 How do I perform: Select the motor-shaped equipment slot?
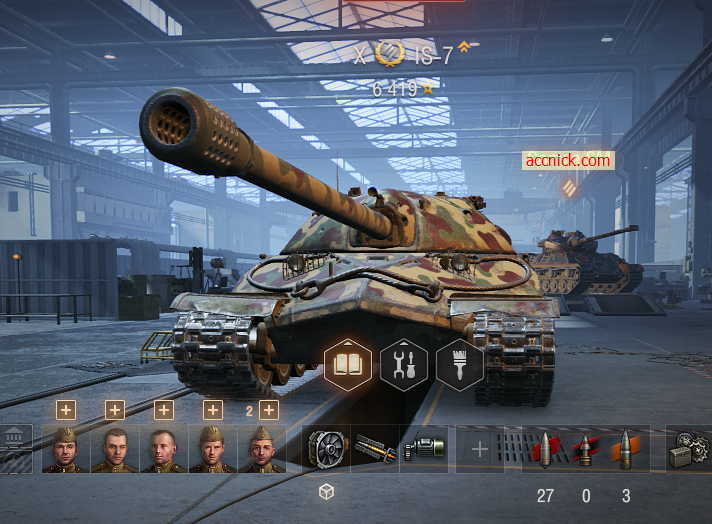tap(424, 449)
